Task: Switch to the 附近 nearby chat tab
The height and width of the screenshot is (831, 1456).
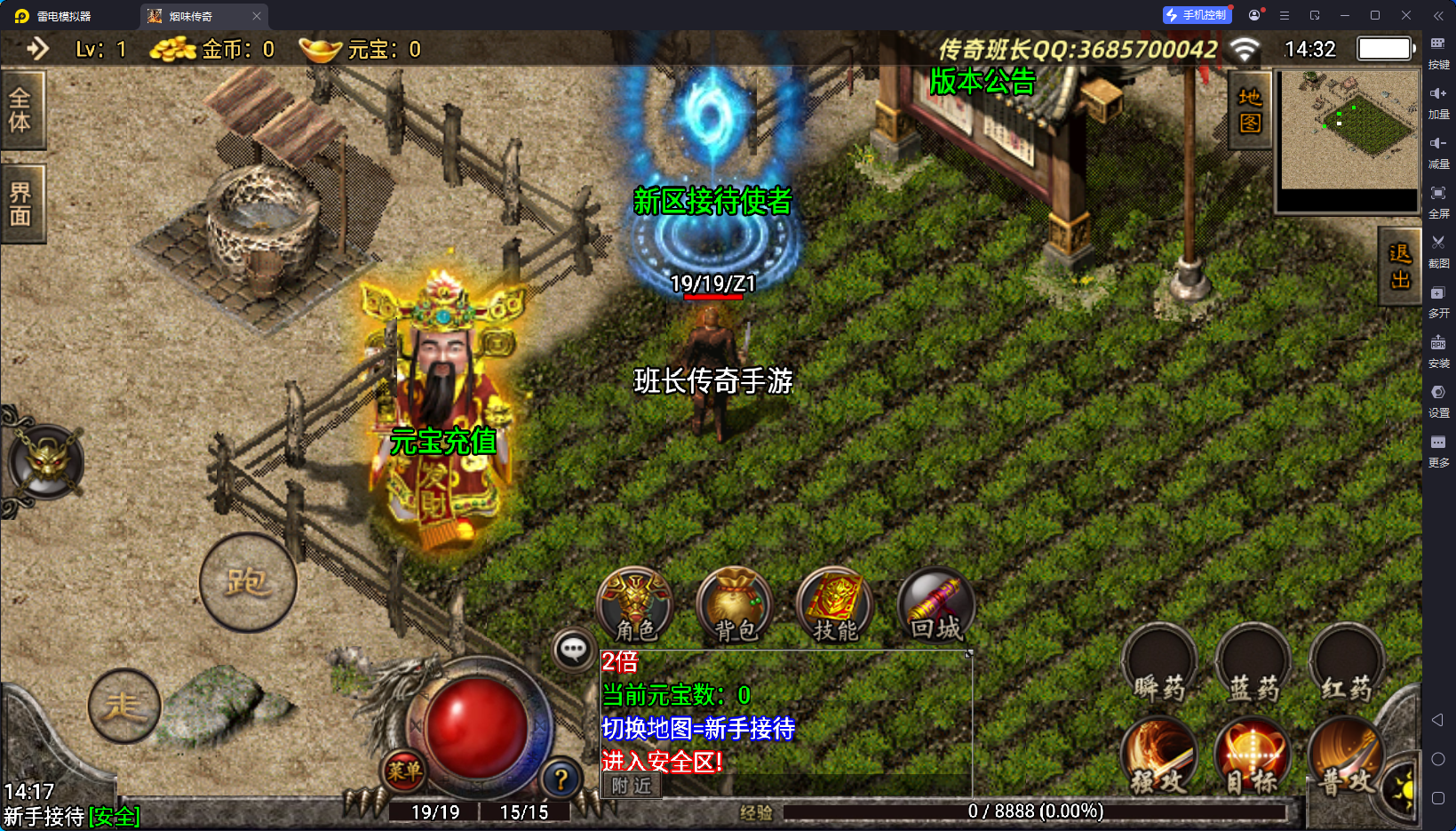Action: [x=632, y=786]
